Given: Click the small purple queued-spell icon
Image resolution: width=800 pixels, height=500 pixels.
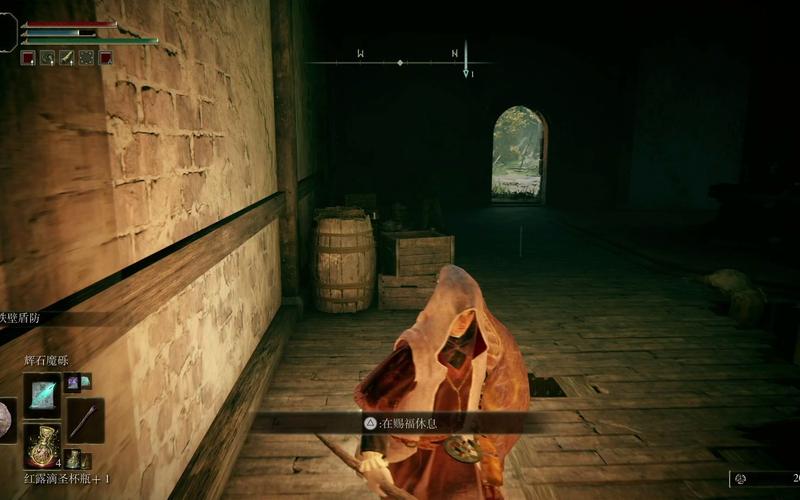Looking at the screenshot, I should click(x=73, y=381).
